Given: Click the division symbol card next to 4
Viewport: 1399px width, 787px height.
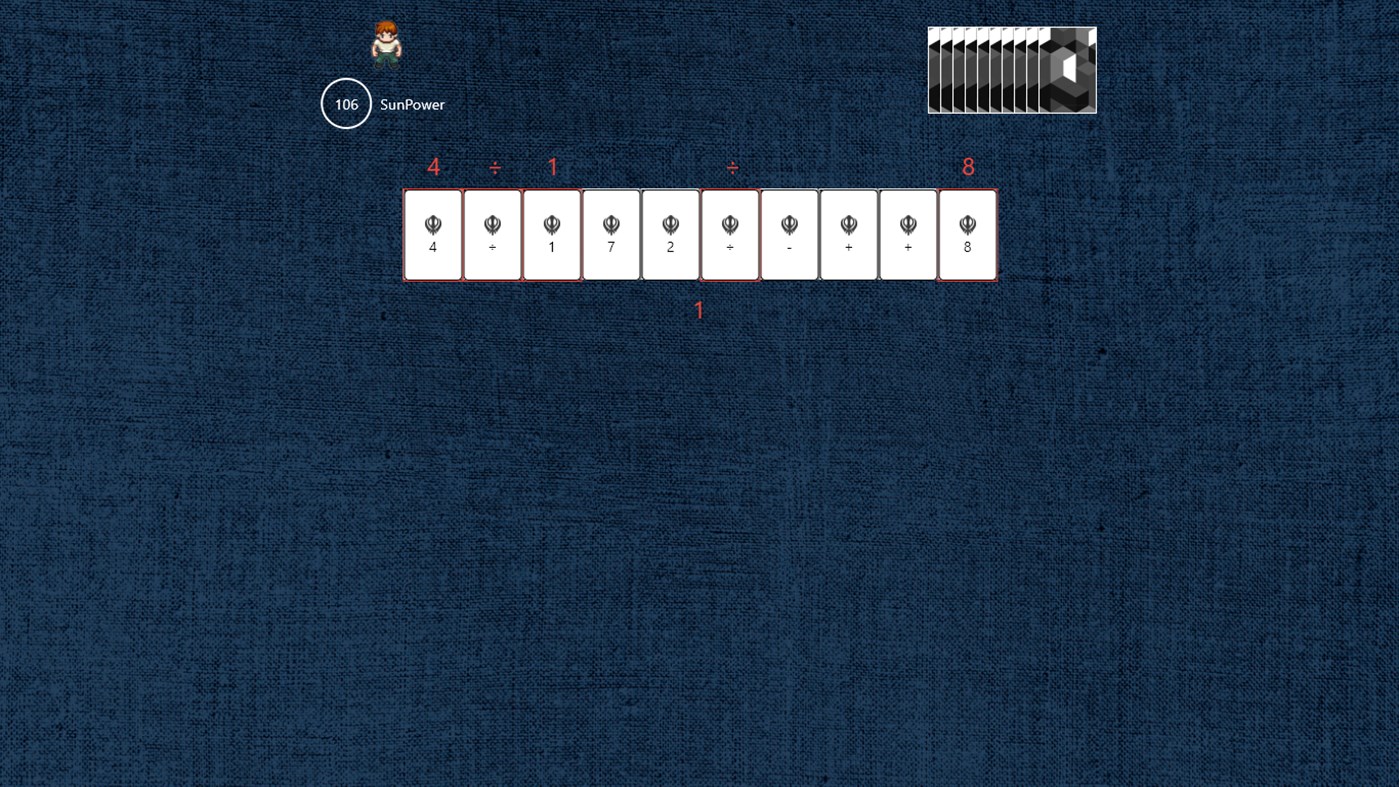Looking at the screenshot, I should tap(492, 234).
